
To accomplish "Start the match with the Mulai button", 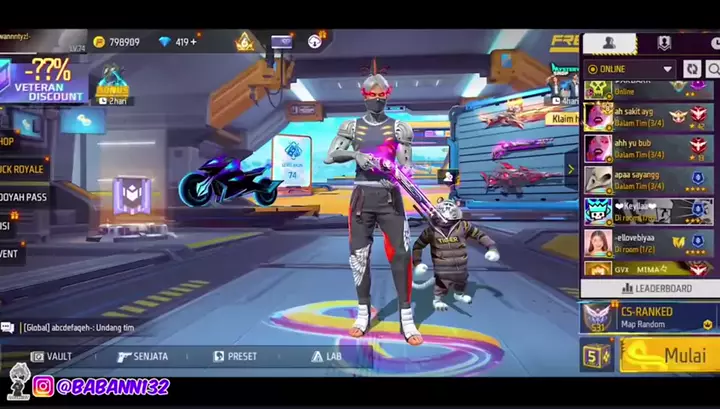I will 669,354.
